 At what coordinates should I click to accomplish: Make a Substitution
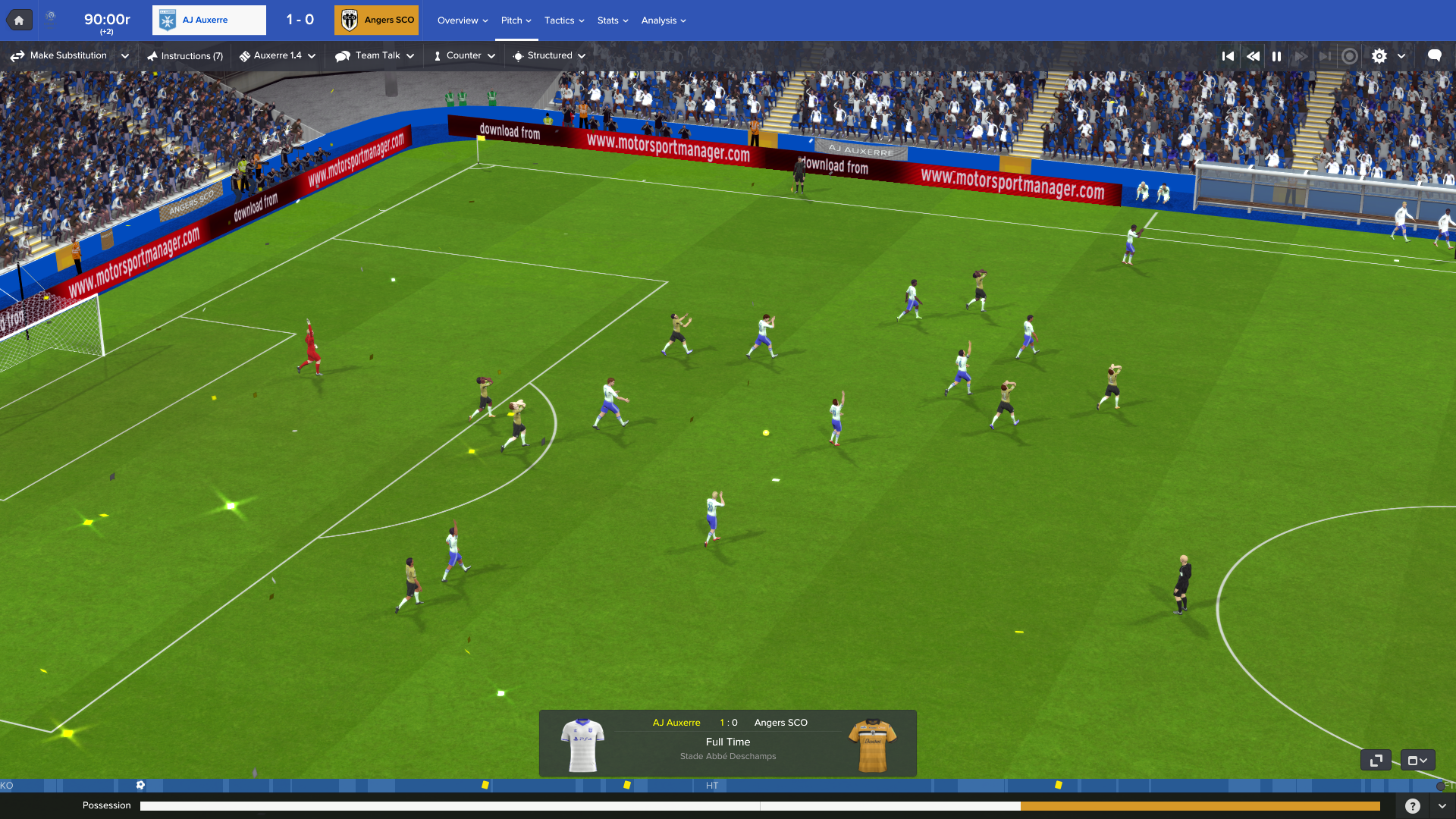[60, 56]
